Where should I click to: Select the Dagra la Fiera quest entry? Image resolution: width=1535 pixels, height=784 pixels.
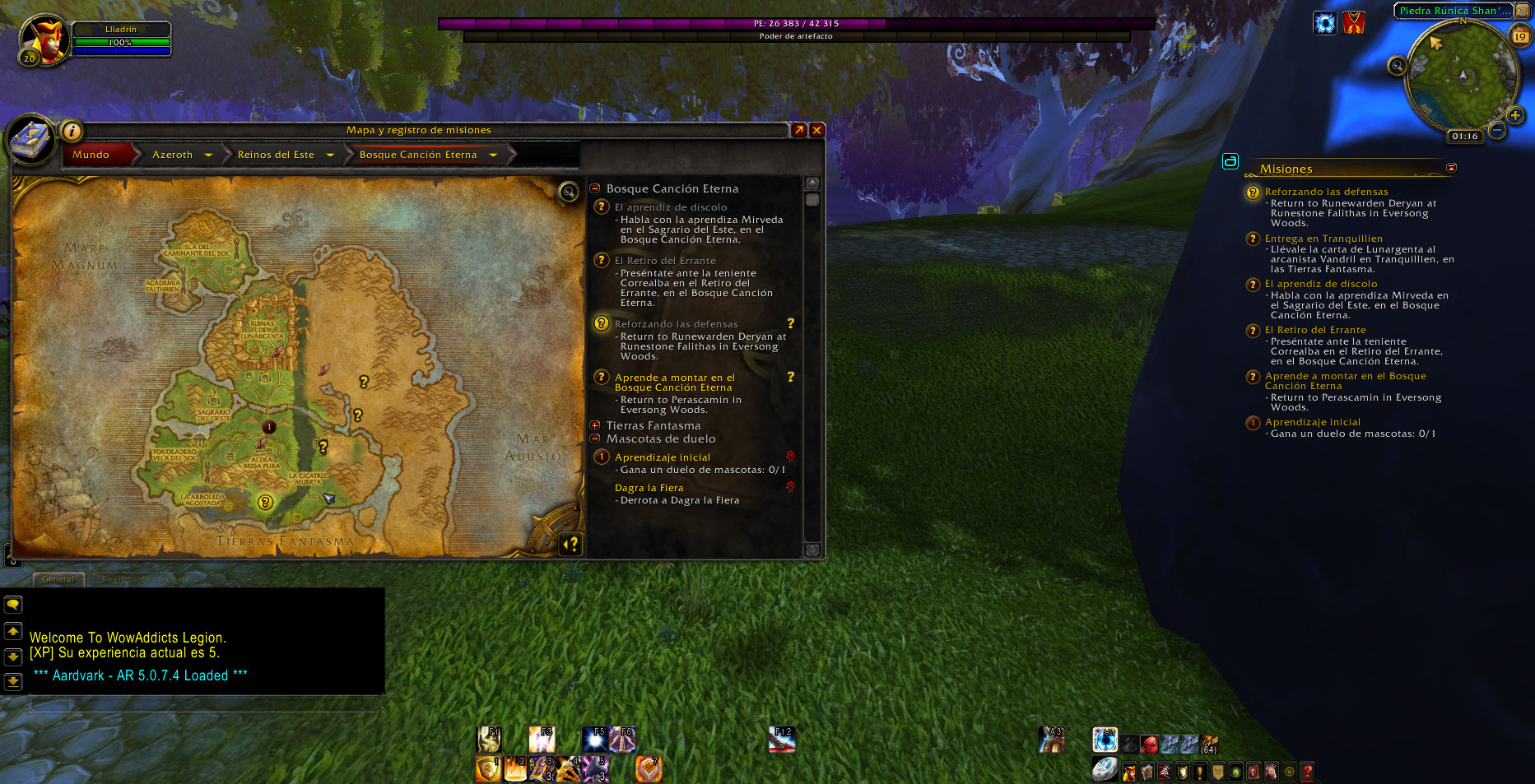(649, 488)
